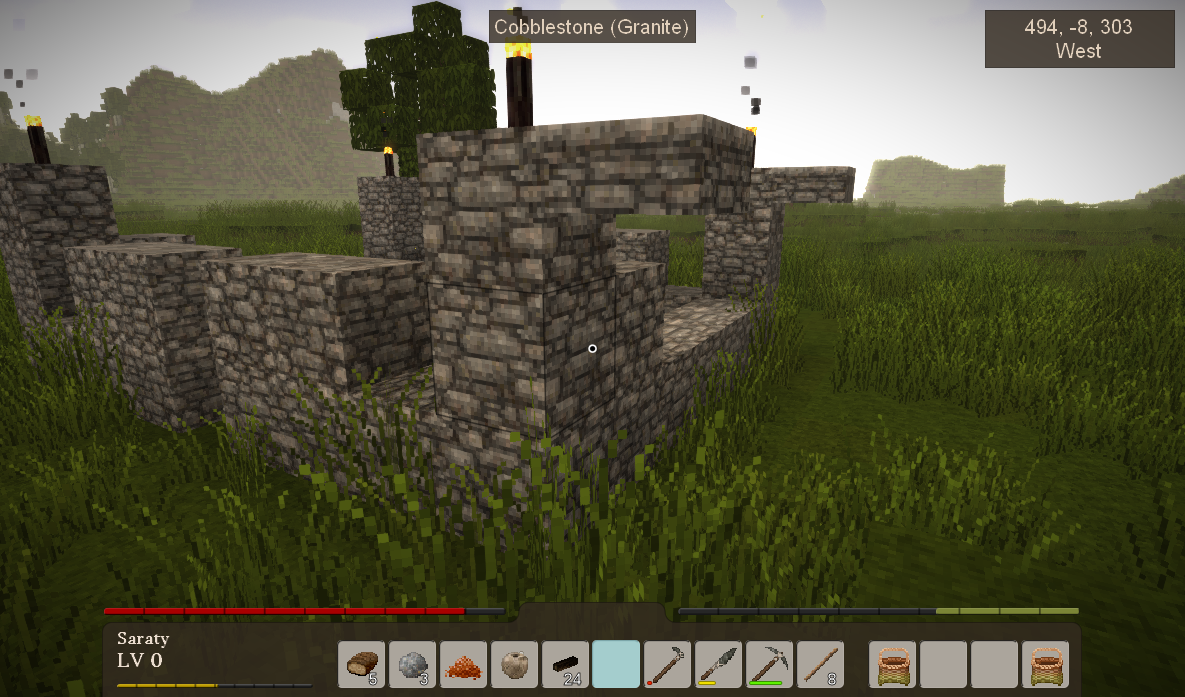
Task: Click the highlighted empty hotbar slot
Action: tap(616, 664)
